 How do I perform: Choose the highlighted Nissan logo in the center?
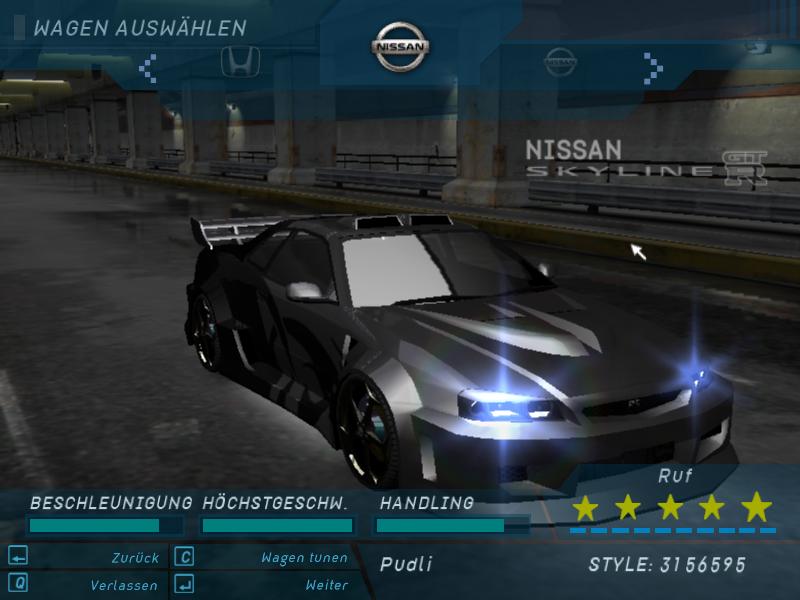(401, 47)
